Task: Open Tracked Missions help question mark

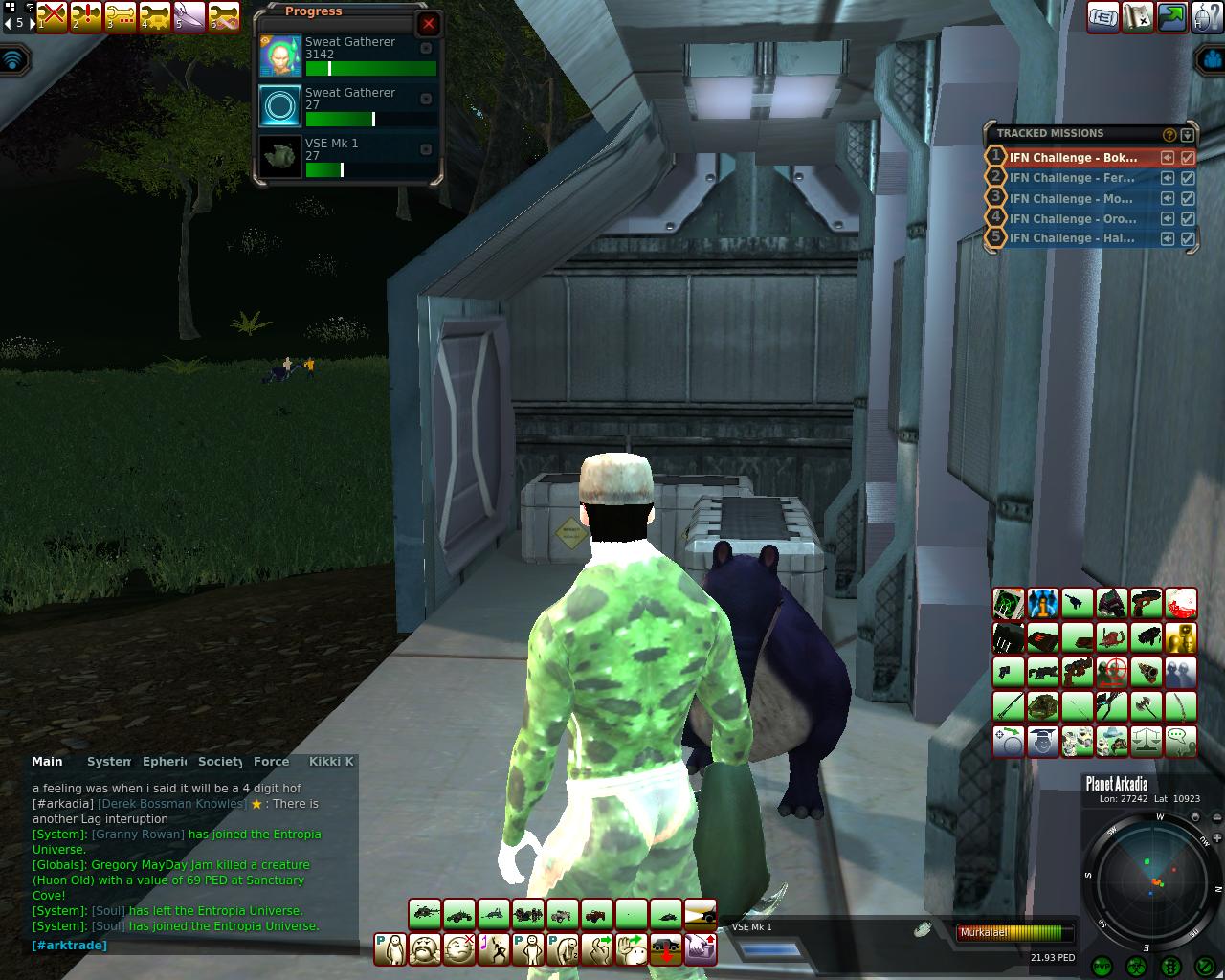Action: pyautogui.click(x=1169, y=135)
